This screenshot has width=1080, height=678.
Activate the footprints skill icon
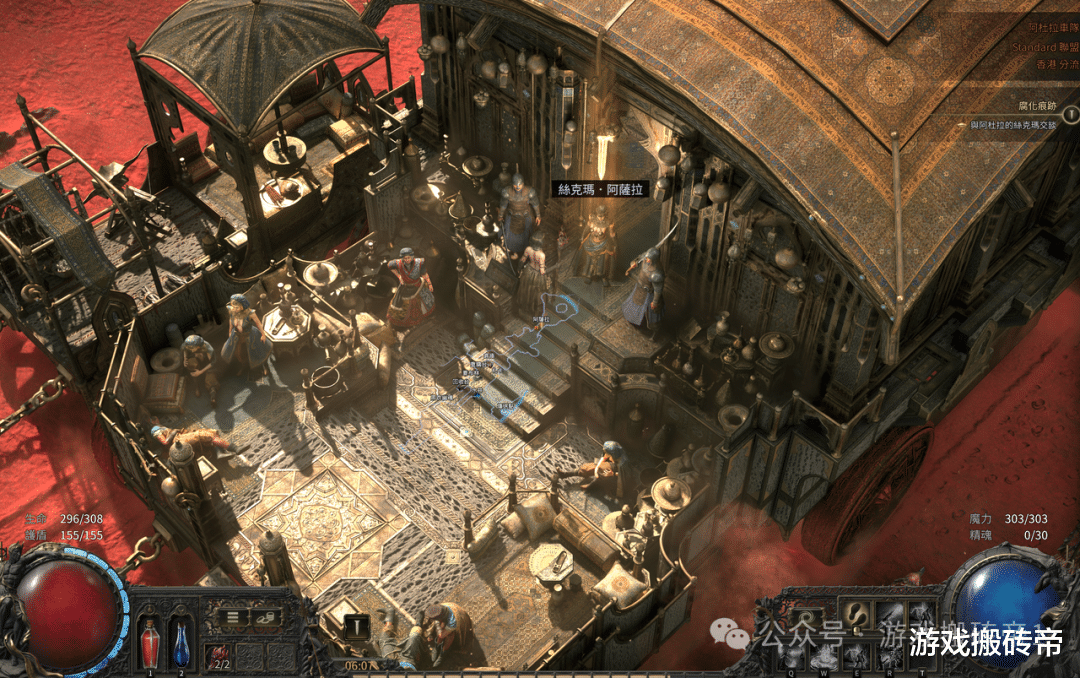[857, 615]
